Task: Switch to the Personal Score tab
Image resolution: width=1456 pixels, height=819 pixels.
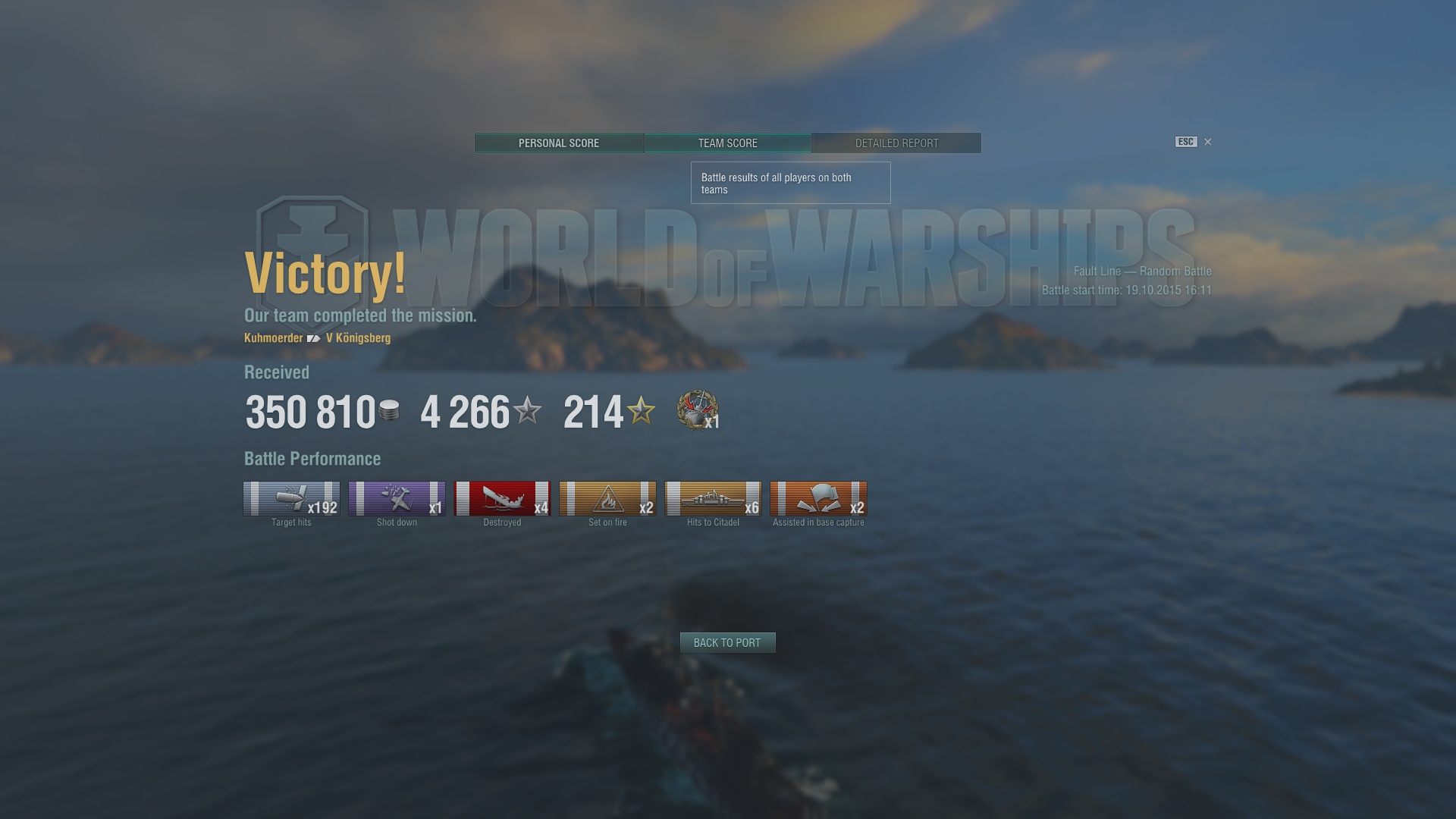Action: (x=559, y=143)
